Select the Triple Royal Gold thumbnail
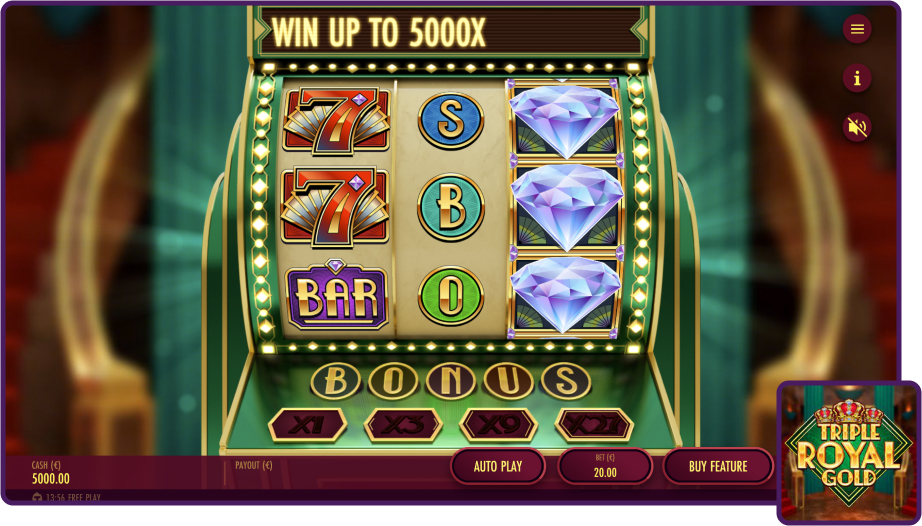The width and height of the screenshot is (922, 526). [848, 452]
